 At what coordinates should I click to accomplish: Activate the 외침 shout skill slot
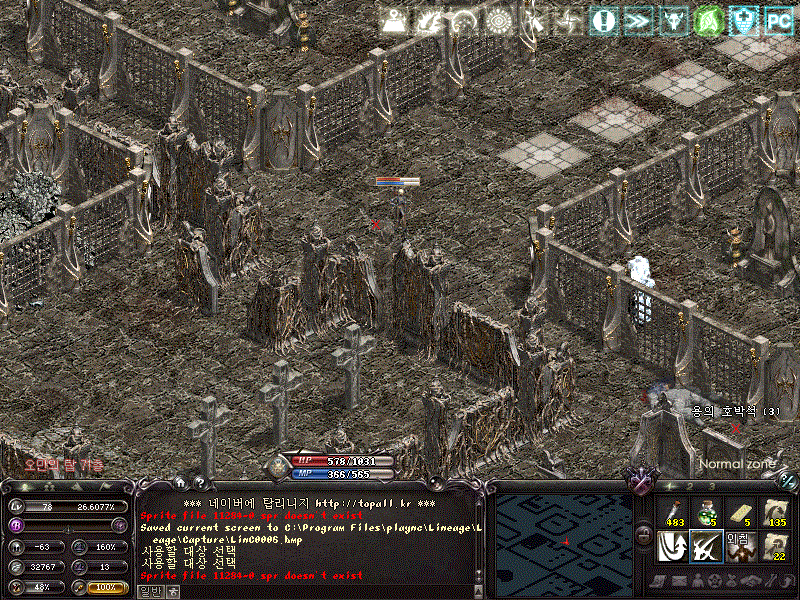click(x=740, y=546)
